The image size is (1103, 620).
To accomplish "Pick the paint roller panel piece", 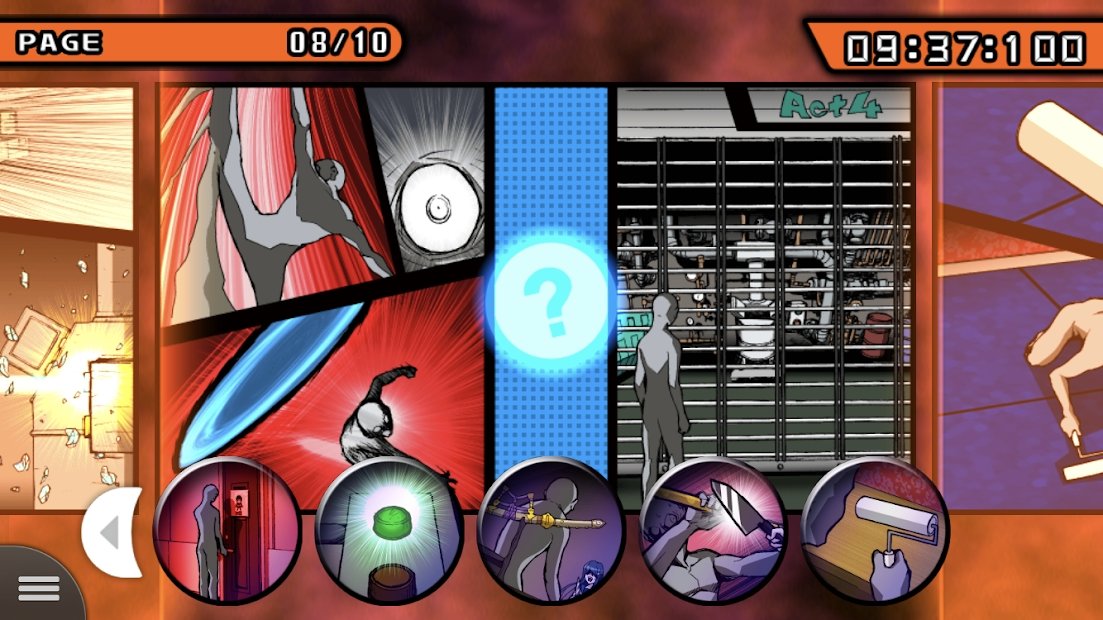I will tap(875, 529).
